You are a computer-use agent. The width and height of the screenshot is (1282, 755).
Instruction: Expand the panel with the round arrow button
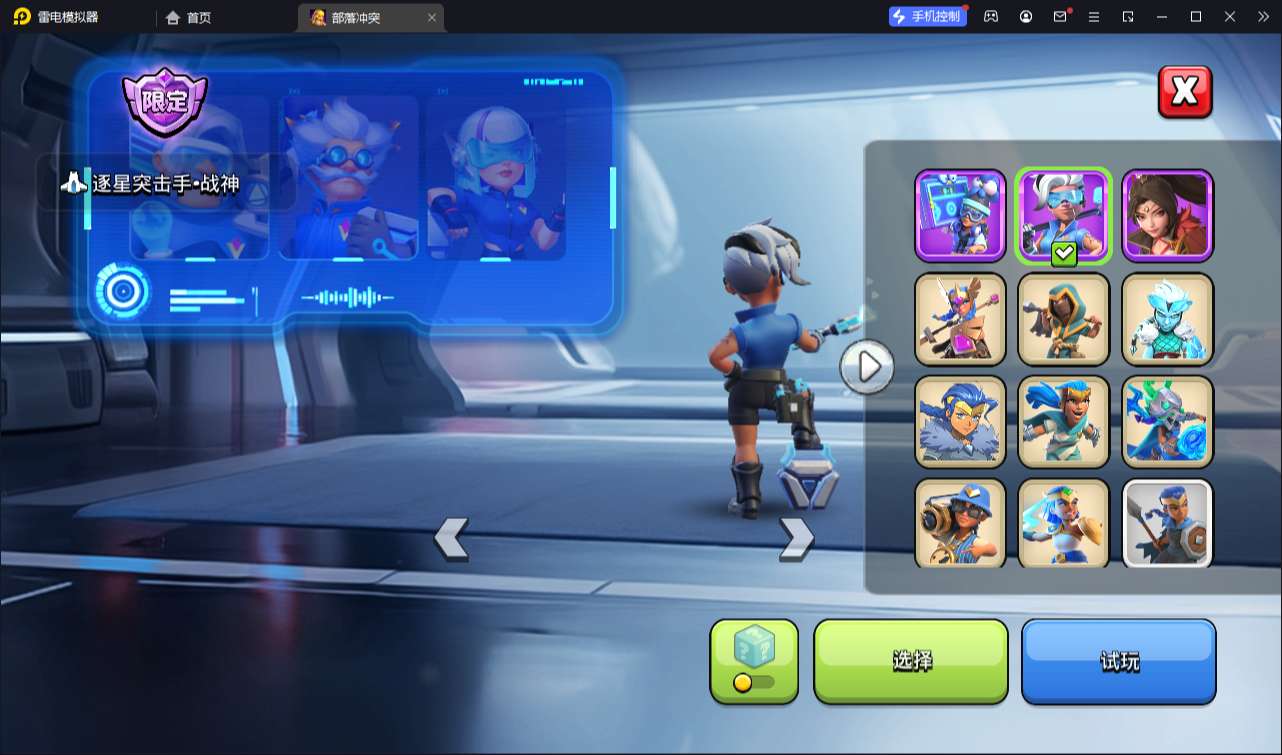pos(866,367)
